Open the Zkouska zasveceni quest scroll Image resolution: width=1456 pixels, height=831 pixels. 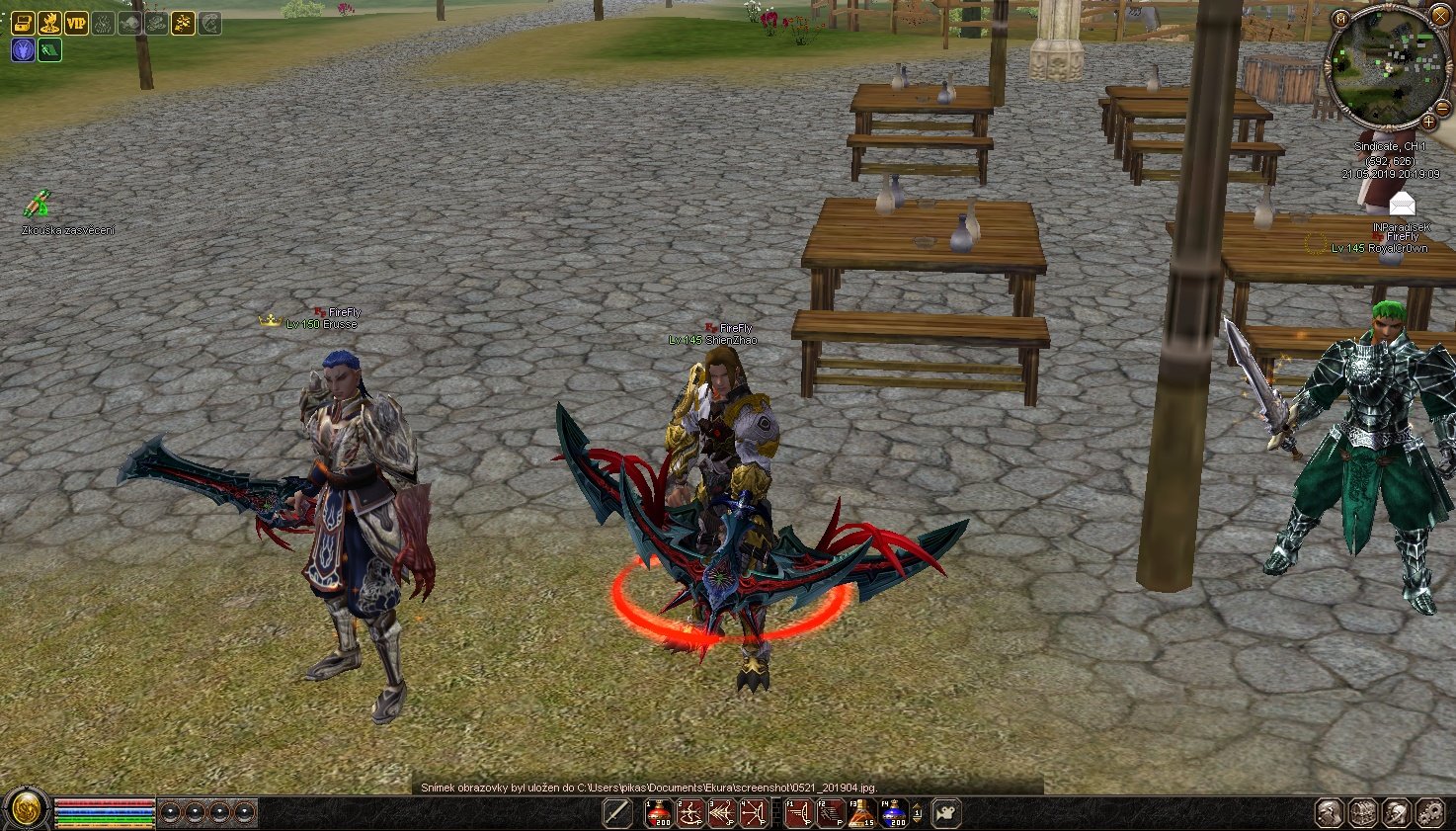point(37,206)
